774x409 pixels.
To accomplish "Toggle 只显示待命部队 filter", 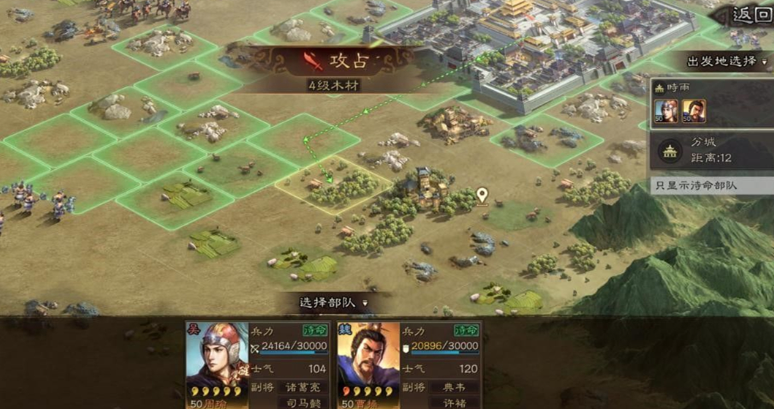I will (x=712, y=185).
